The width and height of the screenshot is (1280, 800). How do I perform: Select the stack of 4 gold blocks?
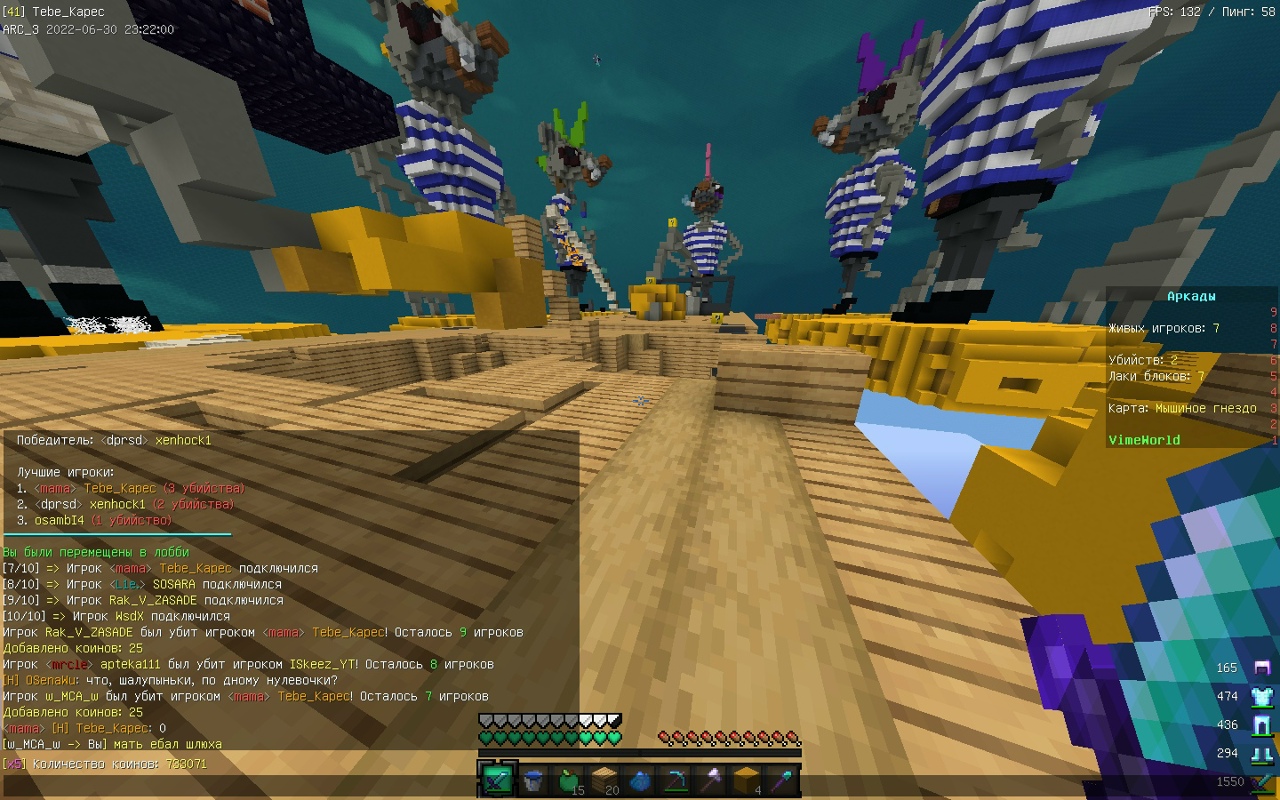749,782
